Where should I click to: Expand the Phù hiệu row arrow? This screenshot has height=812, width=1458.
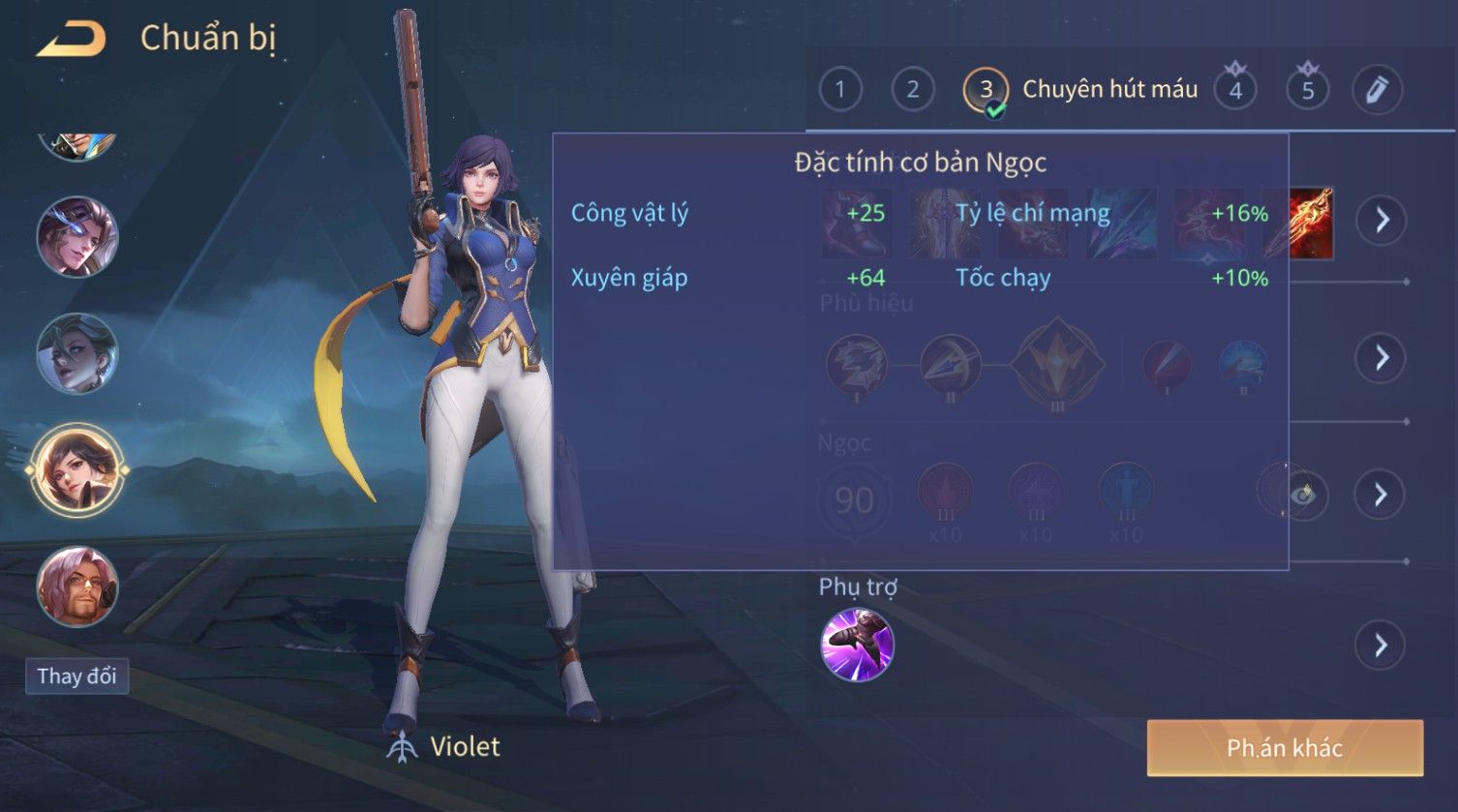(1381, 358)
